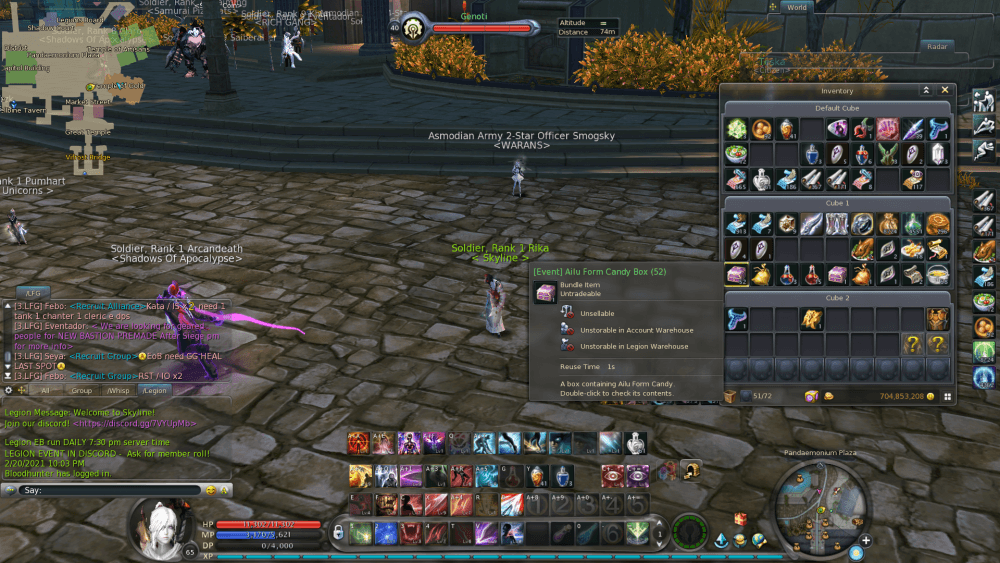Image resolution: width=1000 pixels, height=563 pixels.
Task: Open the chat emoticon picker
Action: point(210,490)
